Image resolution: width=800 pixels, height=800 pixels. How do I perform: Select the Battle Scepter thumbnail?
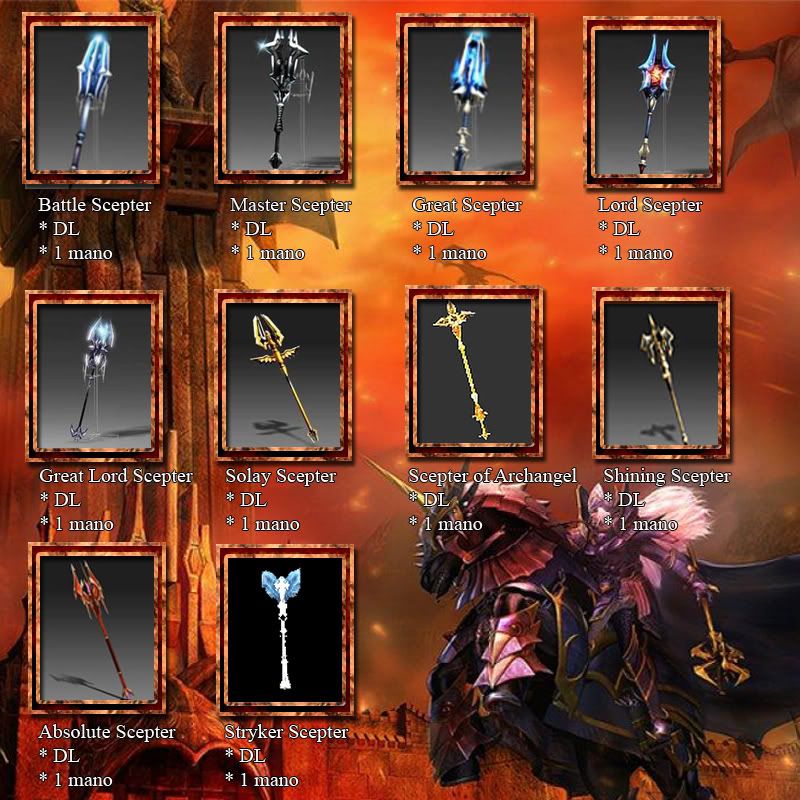(x=91, y=99)
